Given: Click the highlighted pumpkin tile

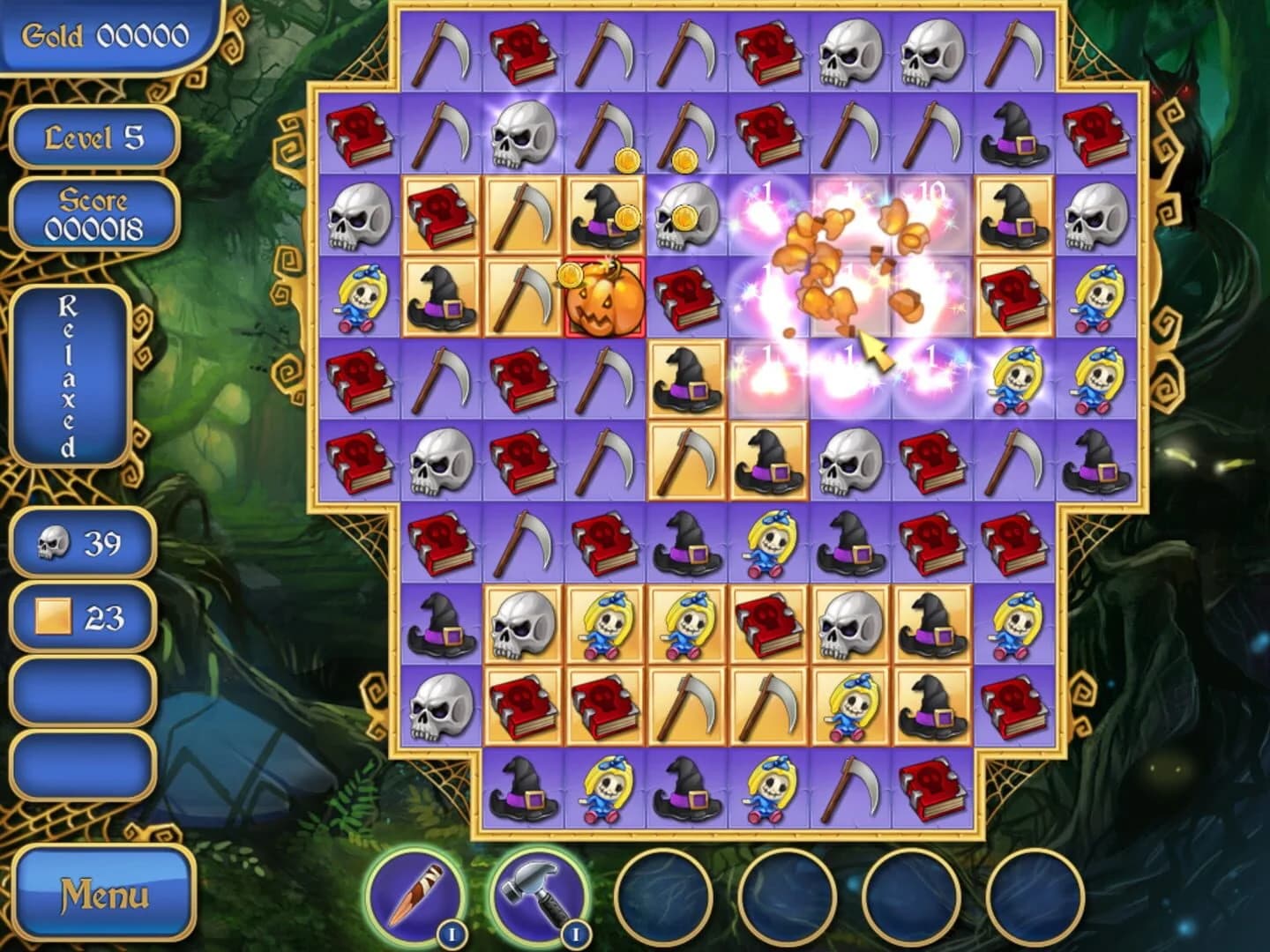Looking at the screenshot, I should [604, 300].
